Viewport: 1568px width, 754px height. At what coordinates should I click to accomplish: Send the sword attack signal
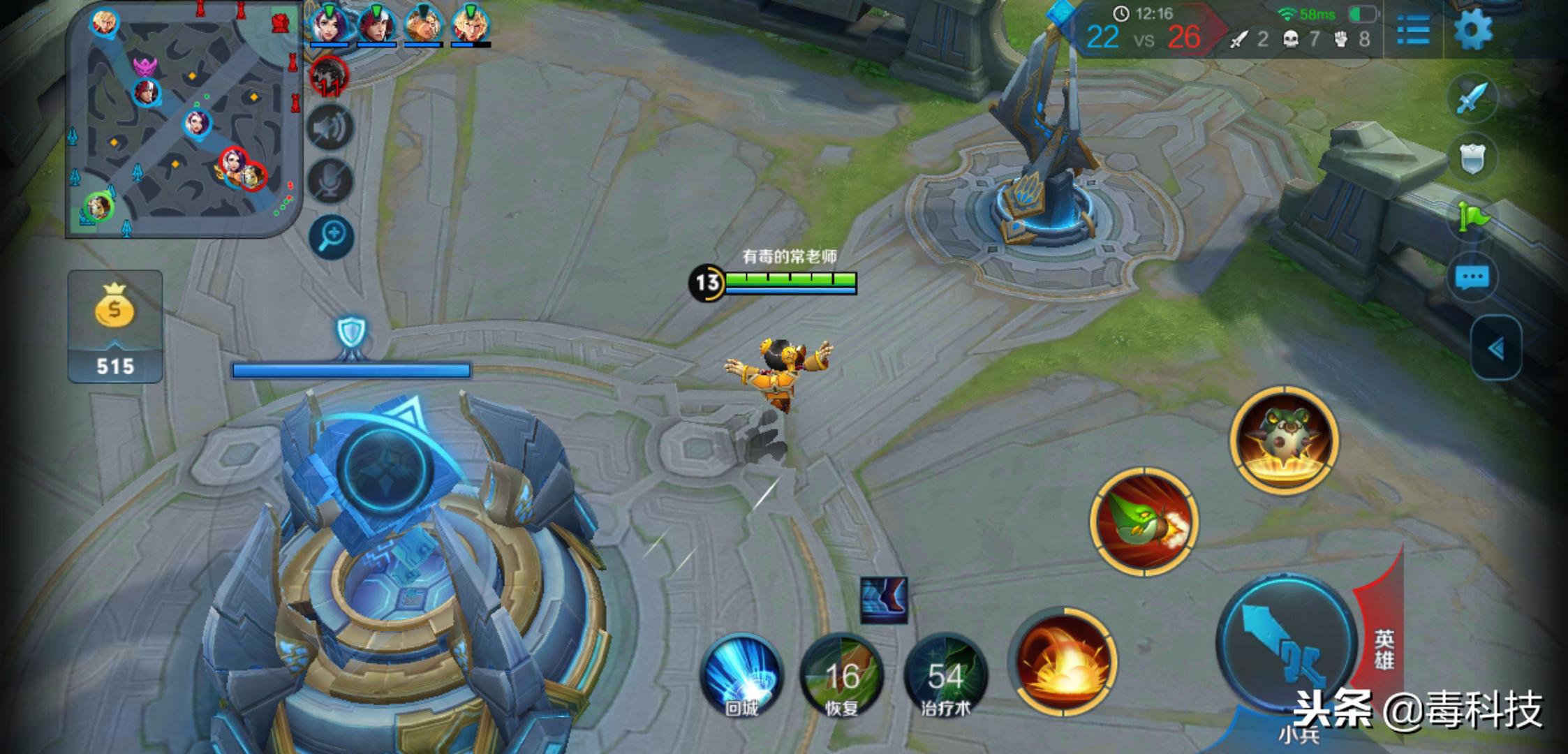point(1472,98)
